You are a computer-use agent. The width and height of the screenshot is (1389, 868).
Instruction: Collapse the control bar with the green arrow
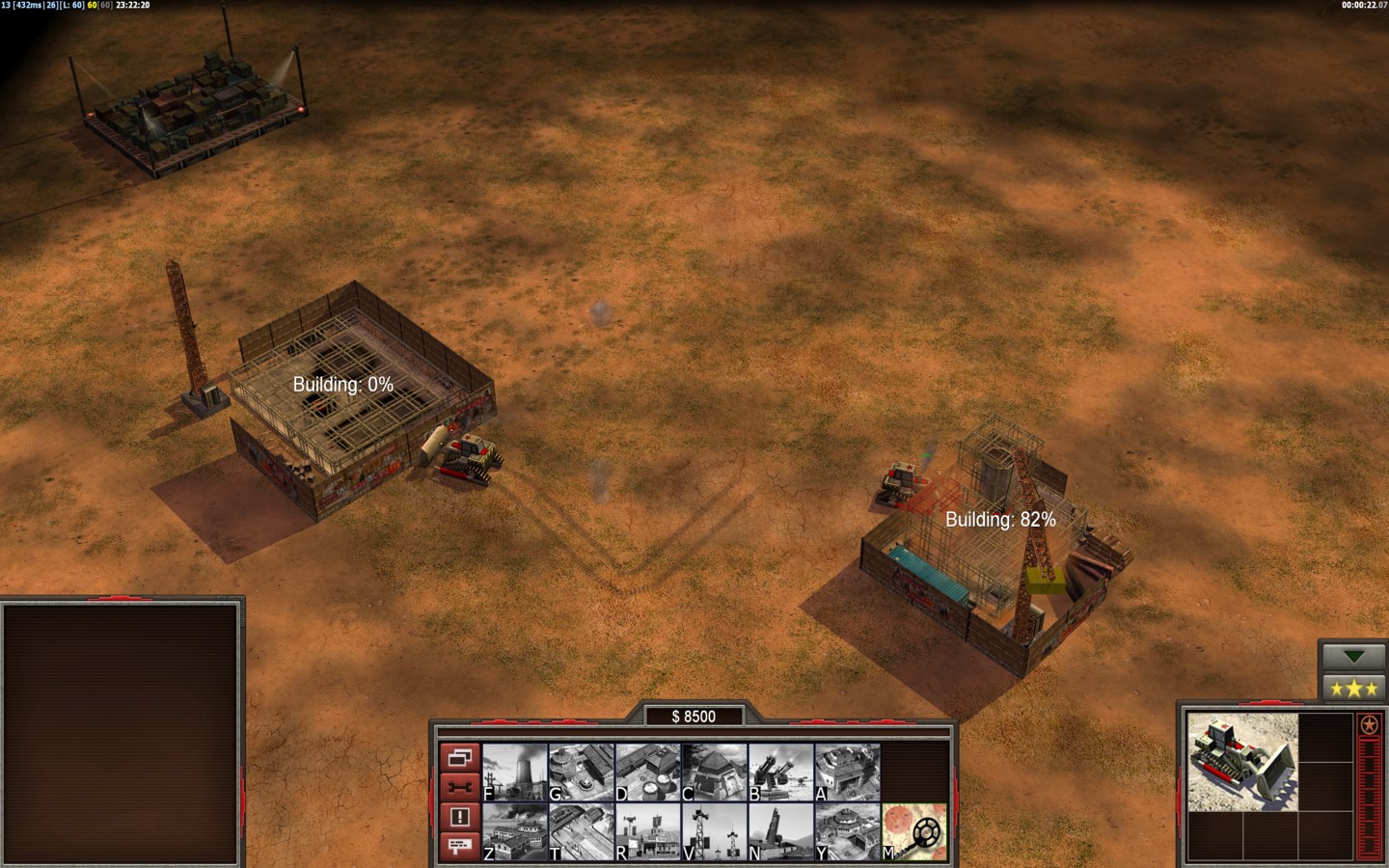[1353, 657]
